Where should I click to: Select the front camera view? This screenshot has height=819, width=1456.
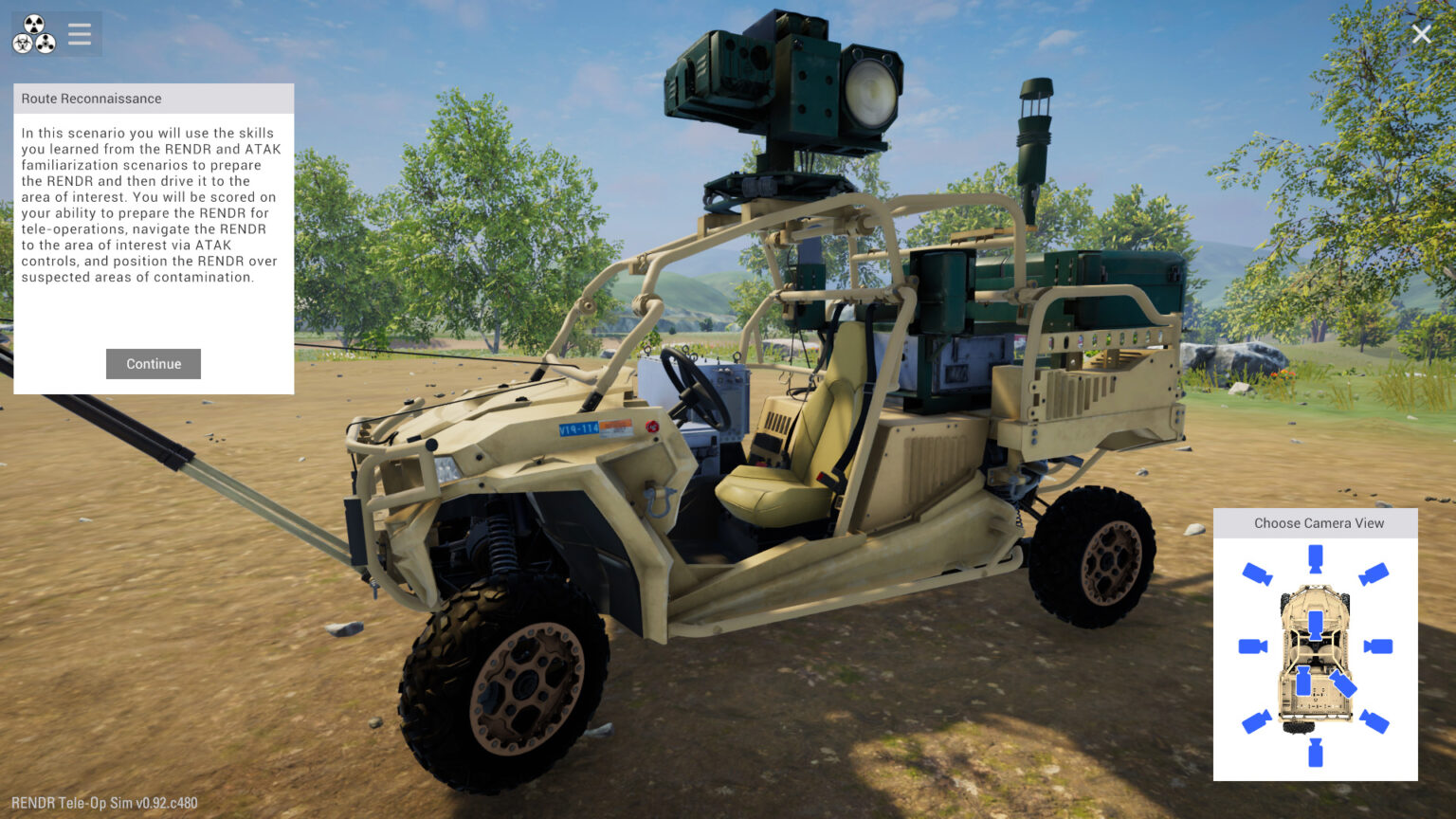click(1316, 558)
